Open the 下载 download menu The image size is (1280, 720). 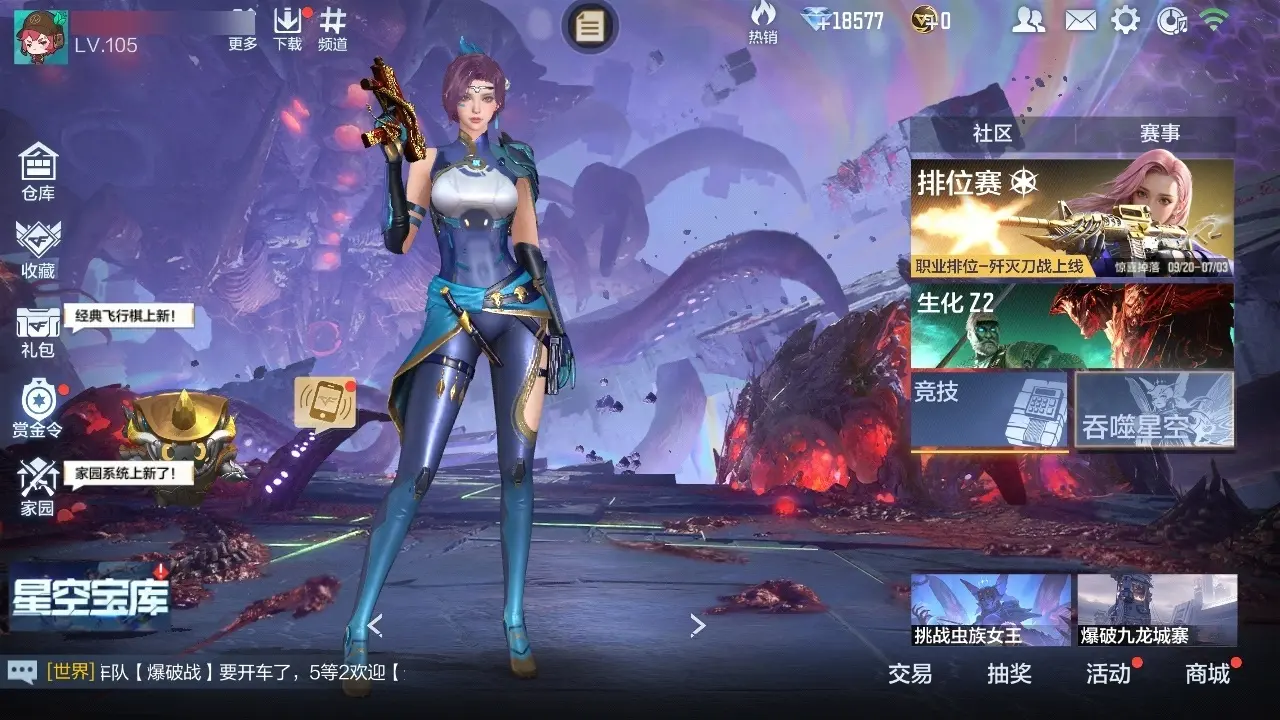288,28
